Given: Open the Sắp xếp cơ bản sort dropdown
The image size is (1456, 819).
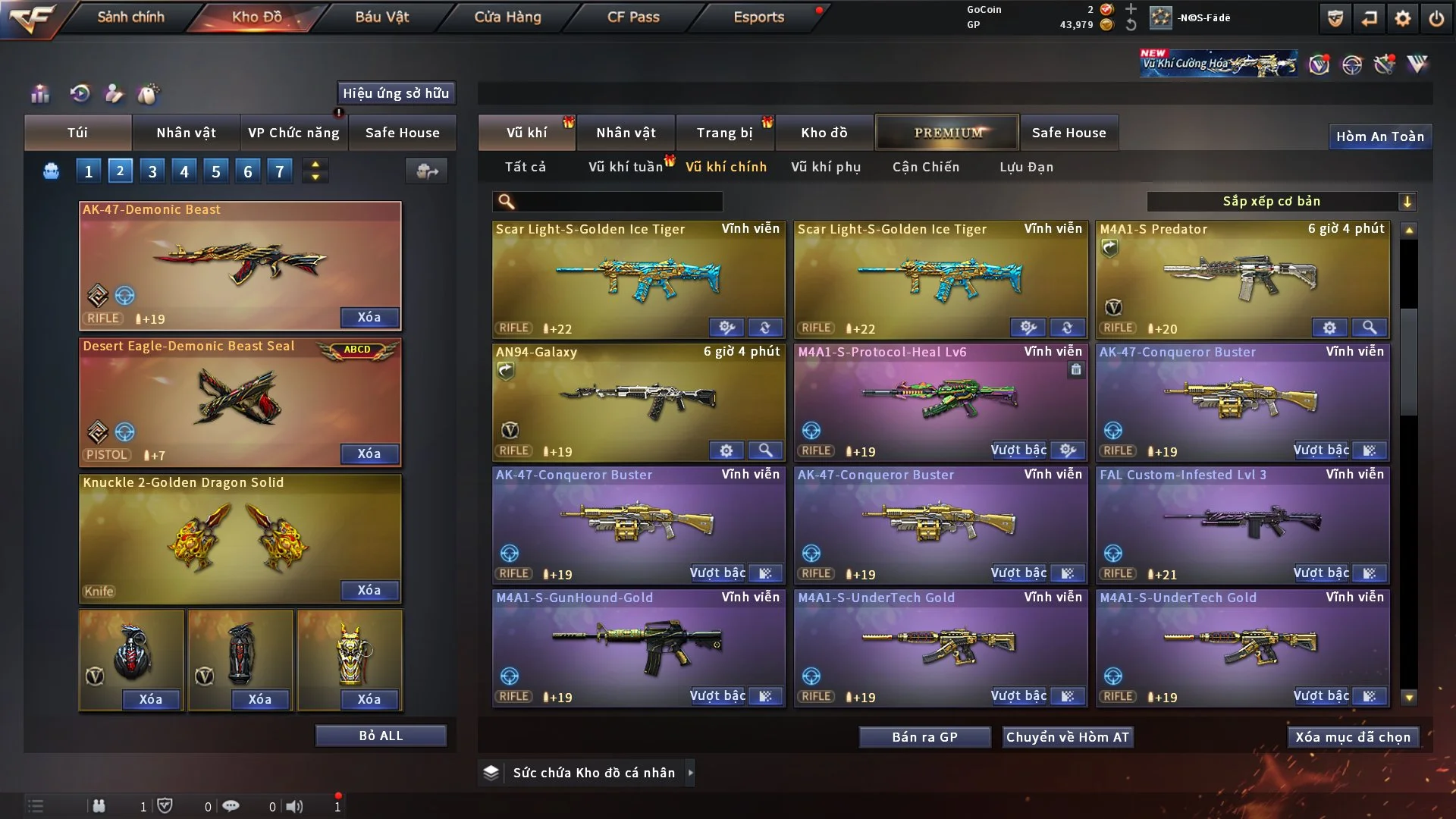Looking at the screenshot, I should point(1281,201).
